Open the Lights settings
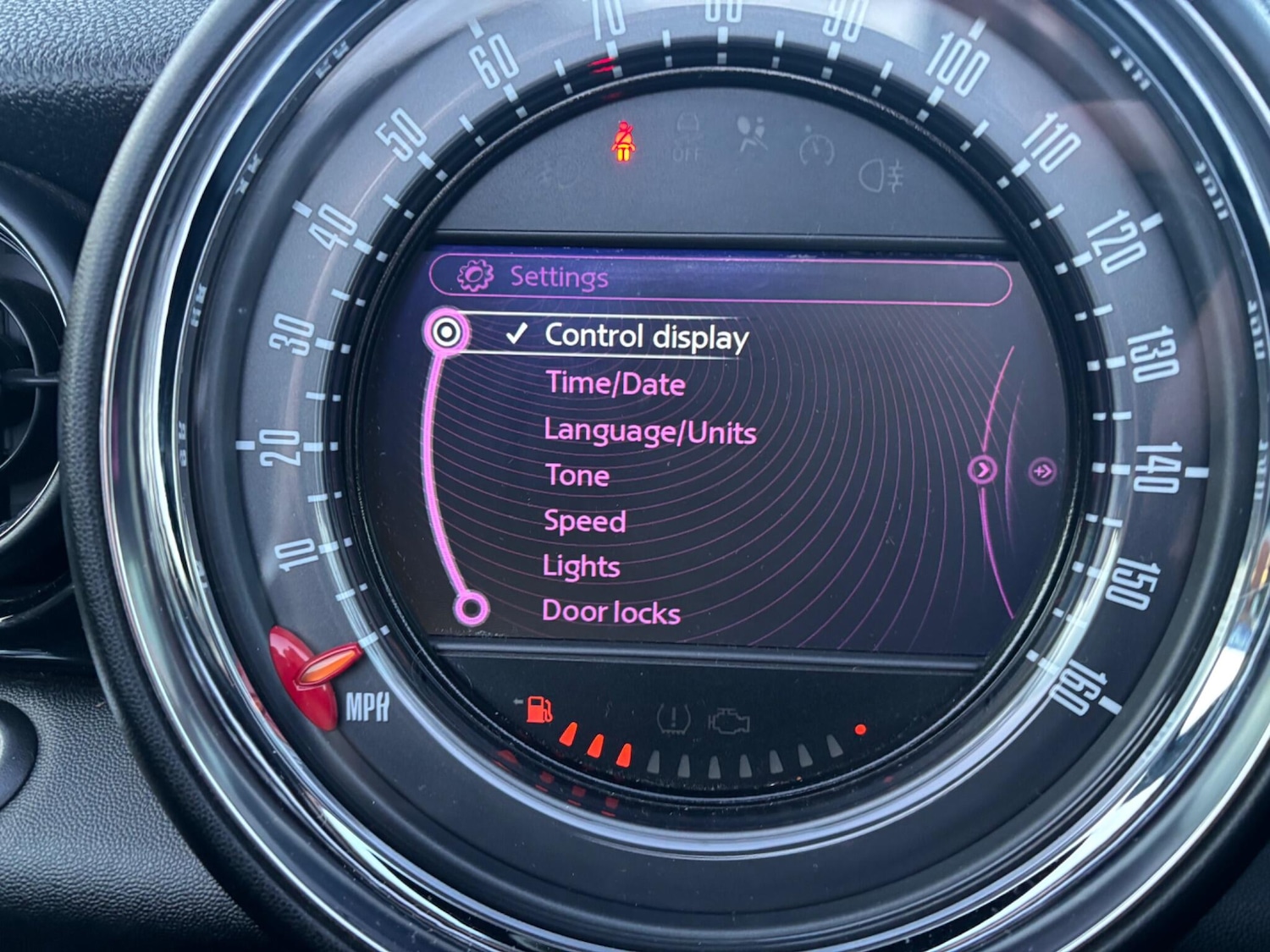Screen dimensions: 1270x952 [x=581, y=566]
